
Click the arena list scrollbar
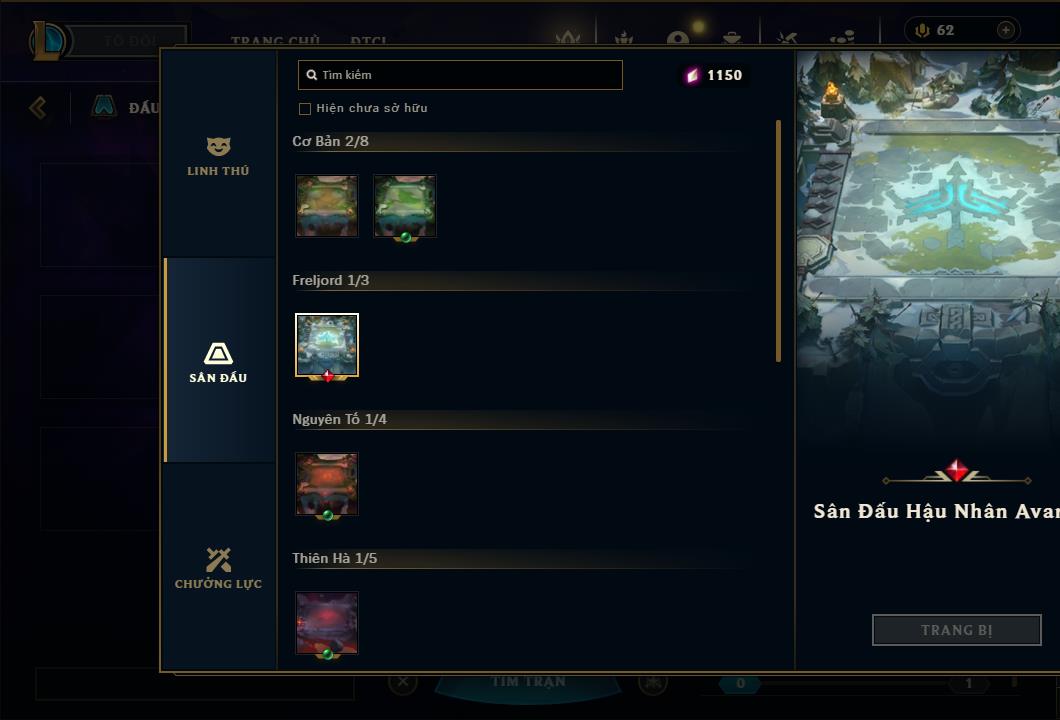tap(778, 240)
